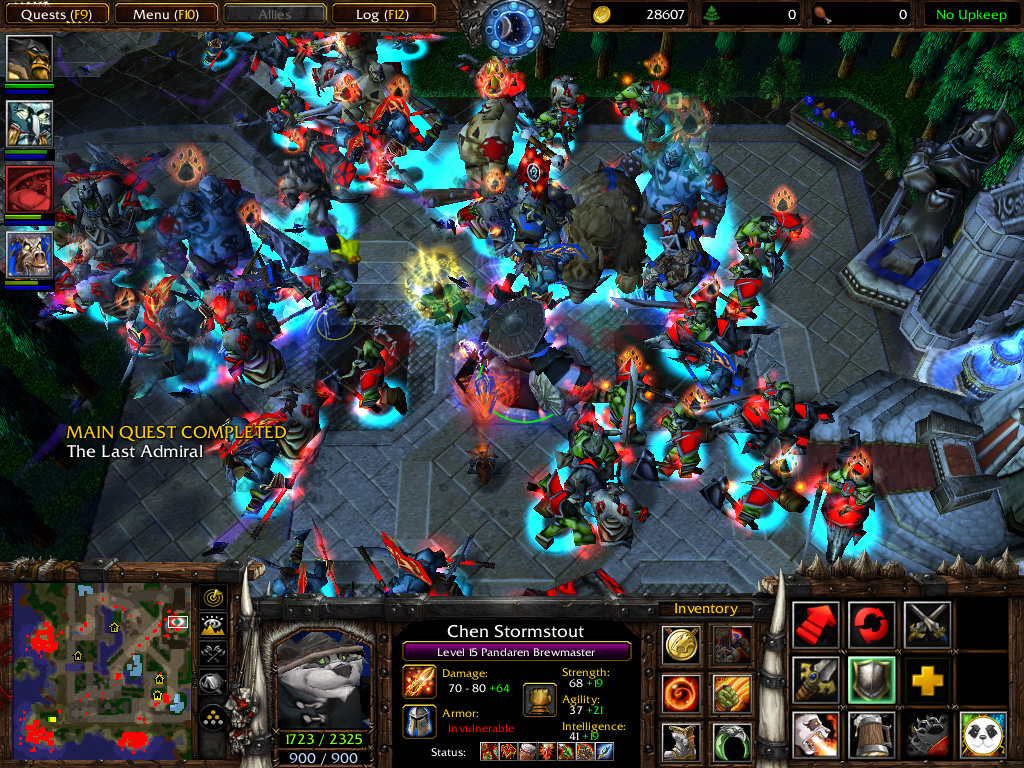
Task: Toggle minimap terrain display
Action: 213,626
